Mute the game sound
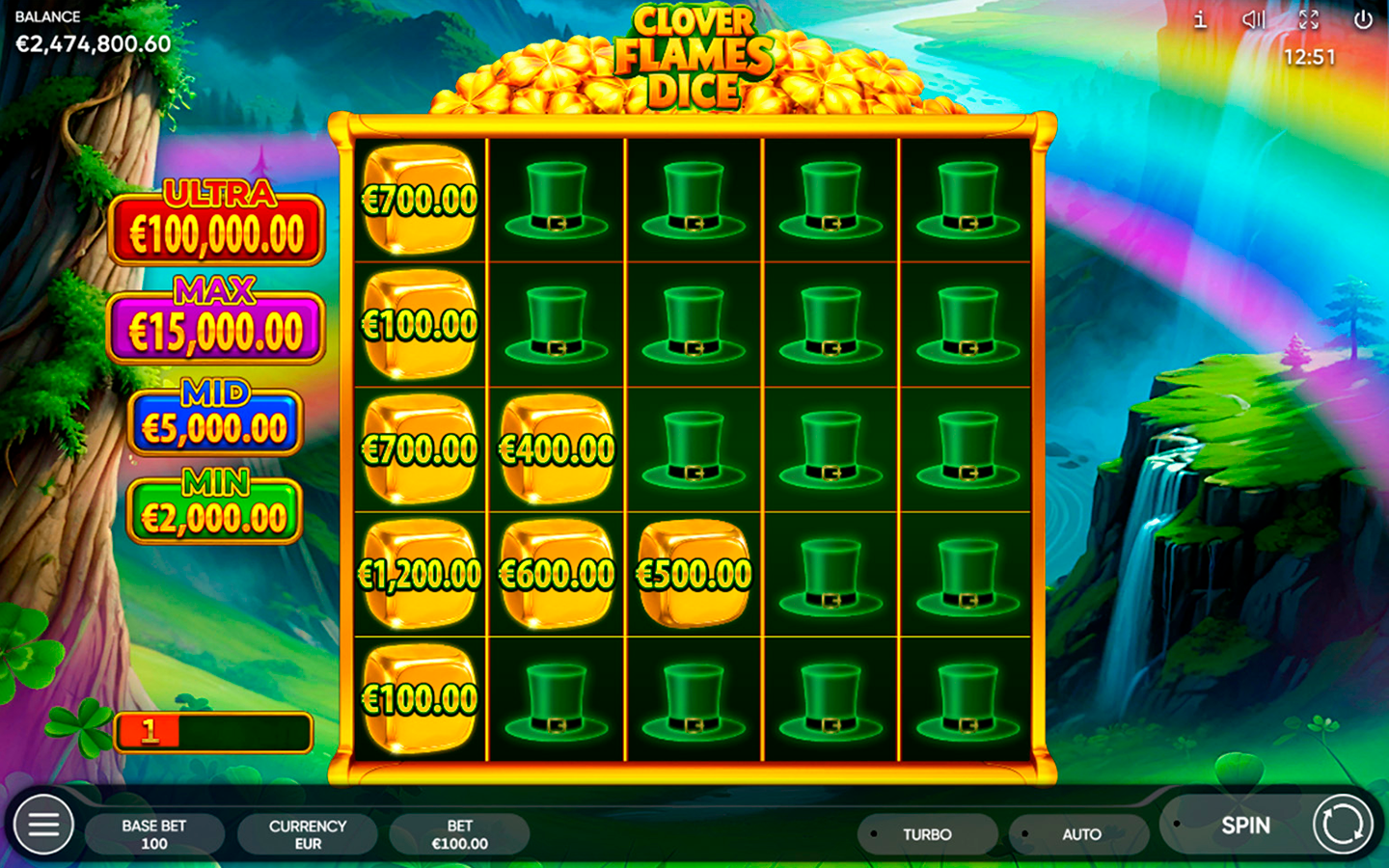Screen dimensions: 1389x868 point(1253,19)
